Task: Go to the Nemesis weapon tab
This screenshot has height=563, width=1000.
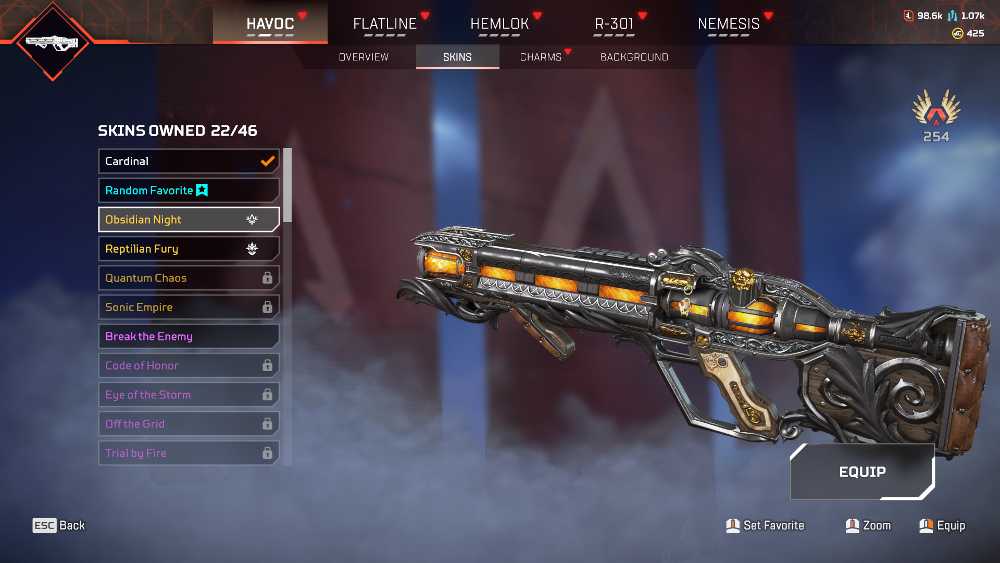Action: click(x=729, y=23)
